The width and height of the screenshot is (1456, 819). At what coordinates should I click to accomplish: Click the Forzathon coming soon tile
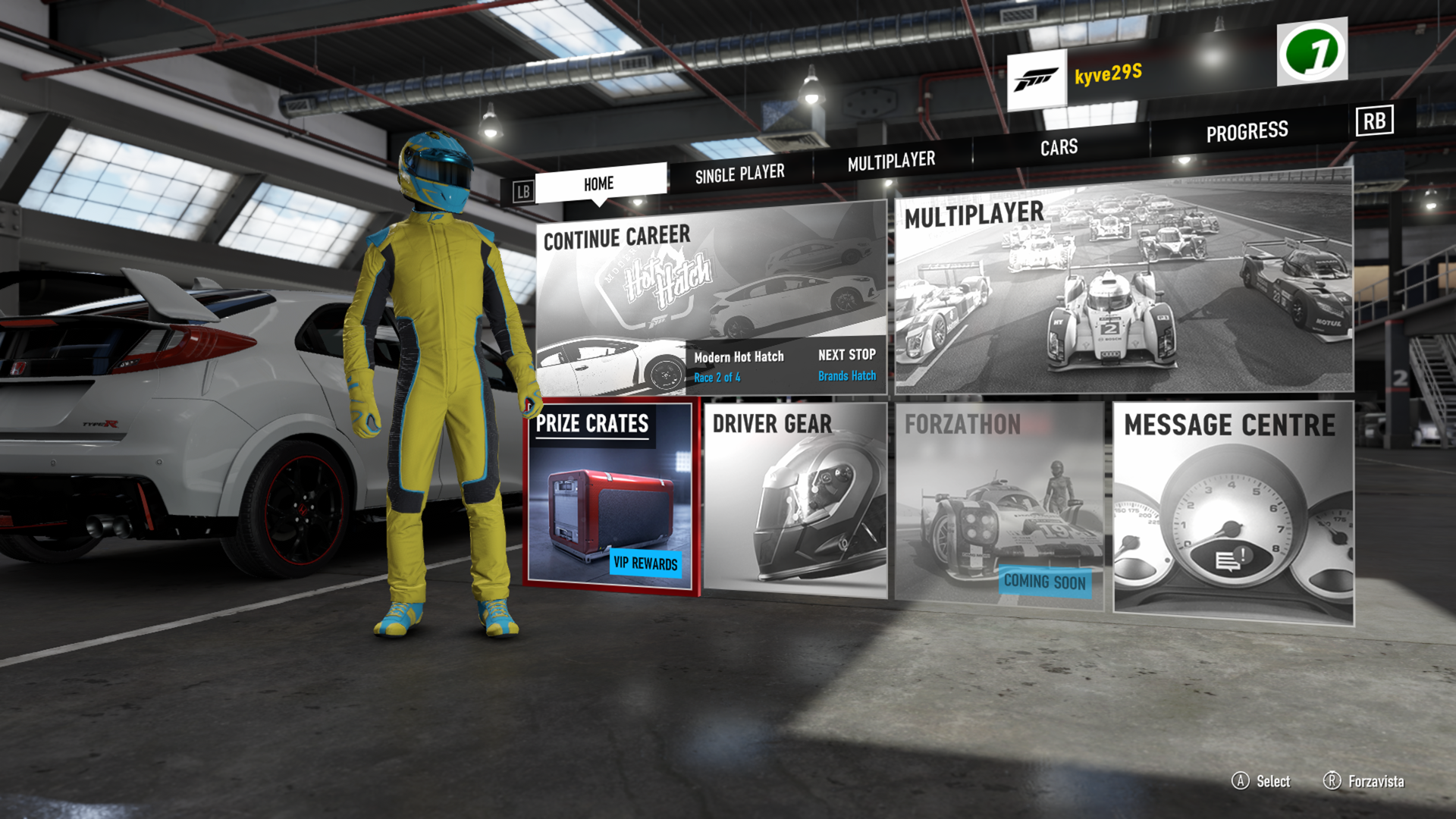point(999,502)
